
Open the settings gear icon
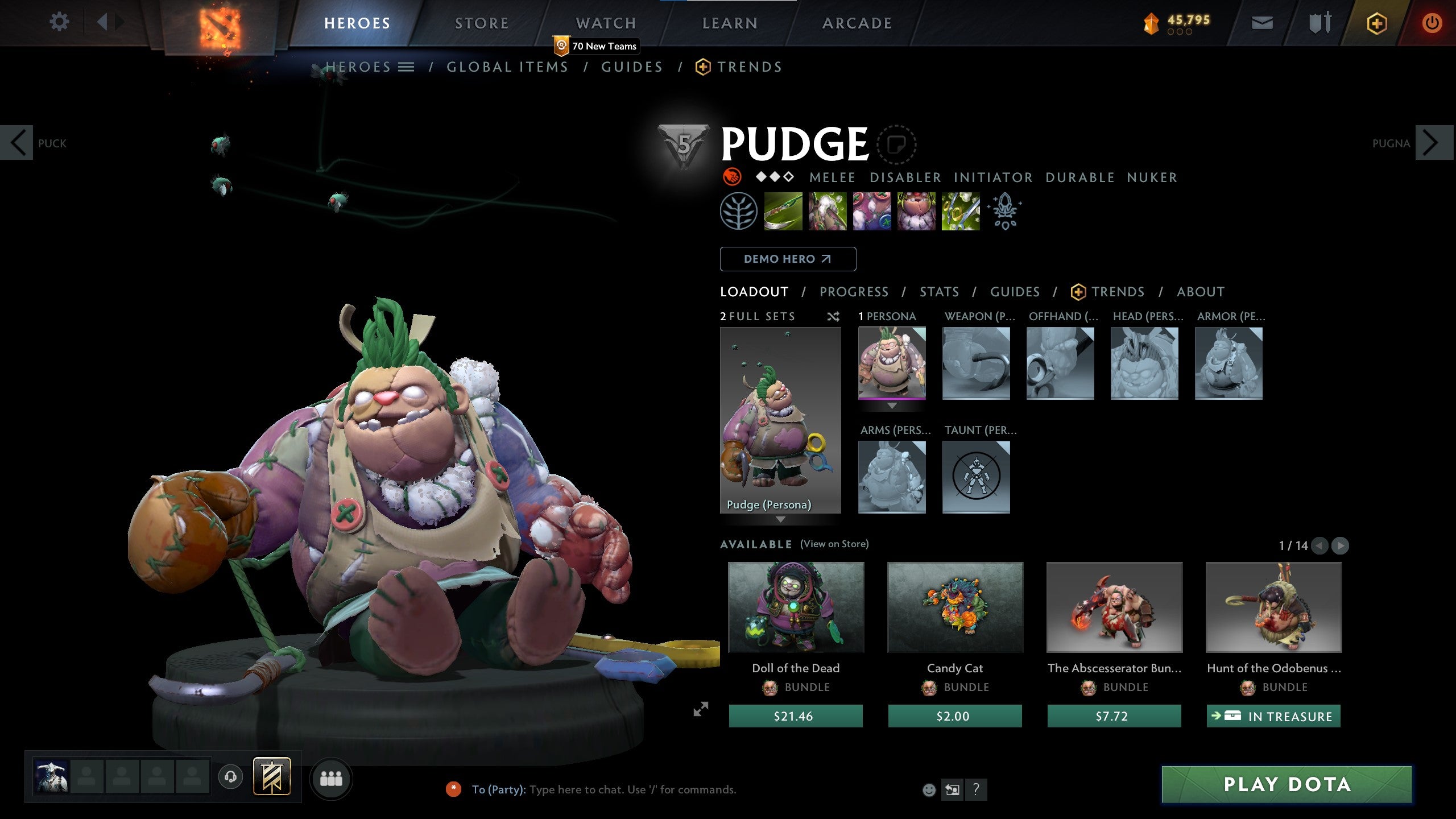(x=59, y=22)
